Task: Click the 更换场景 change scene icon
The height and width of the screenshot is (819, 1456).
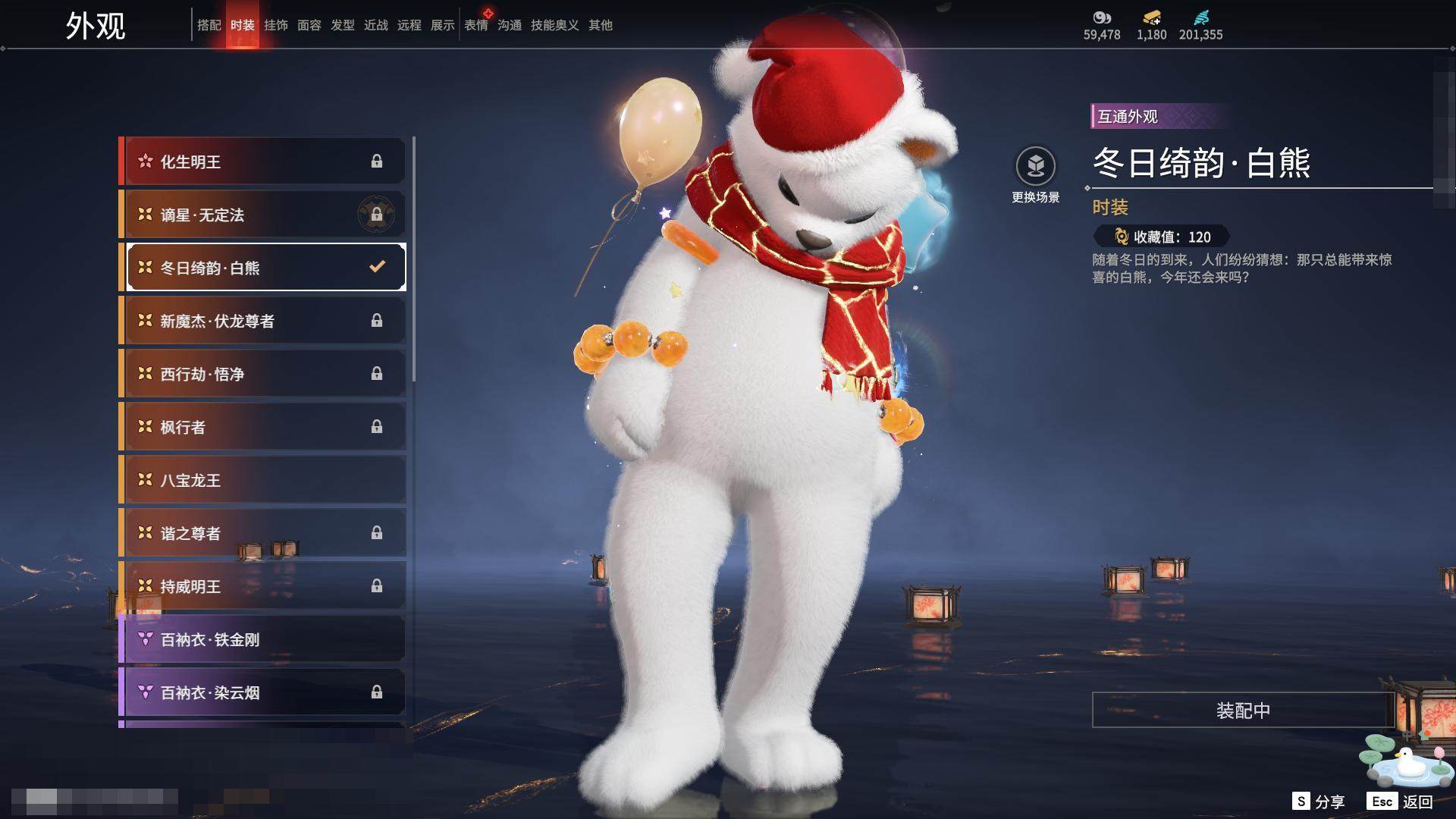Action: [1035, 166]
